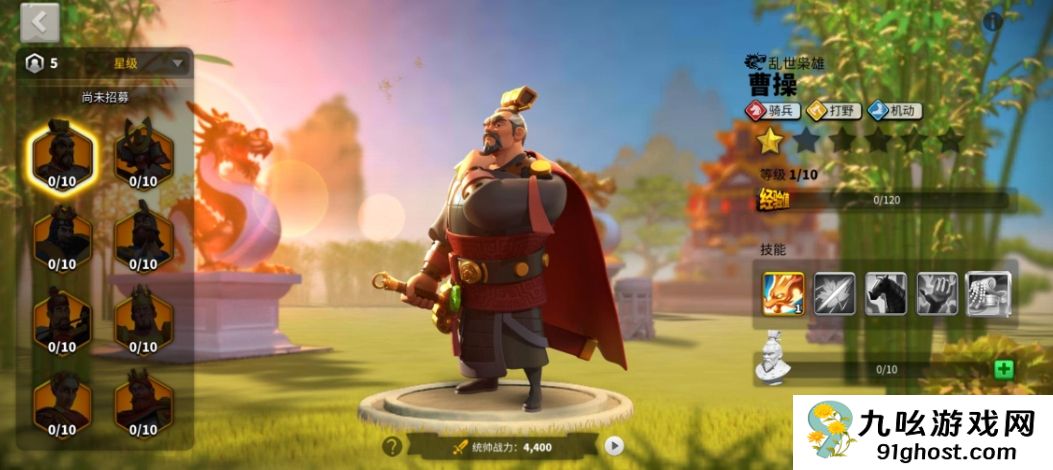
Task: Select the highlighted 曹操 commander portrait
Action: (x=62, y=154)
